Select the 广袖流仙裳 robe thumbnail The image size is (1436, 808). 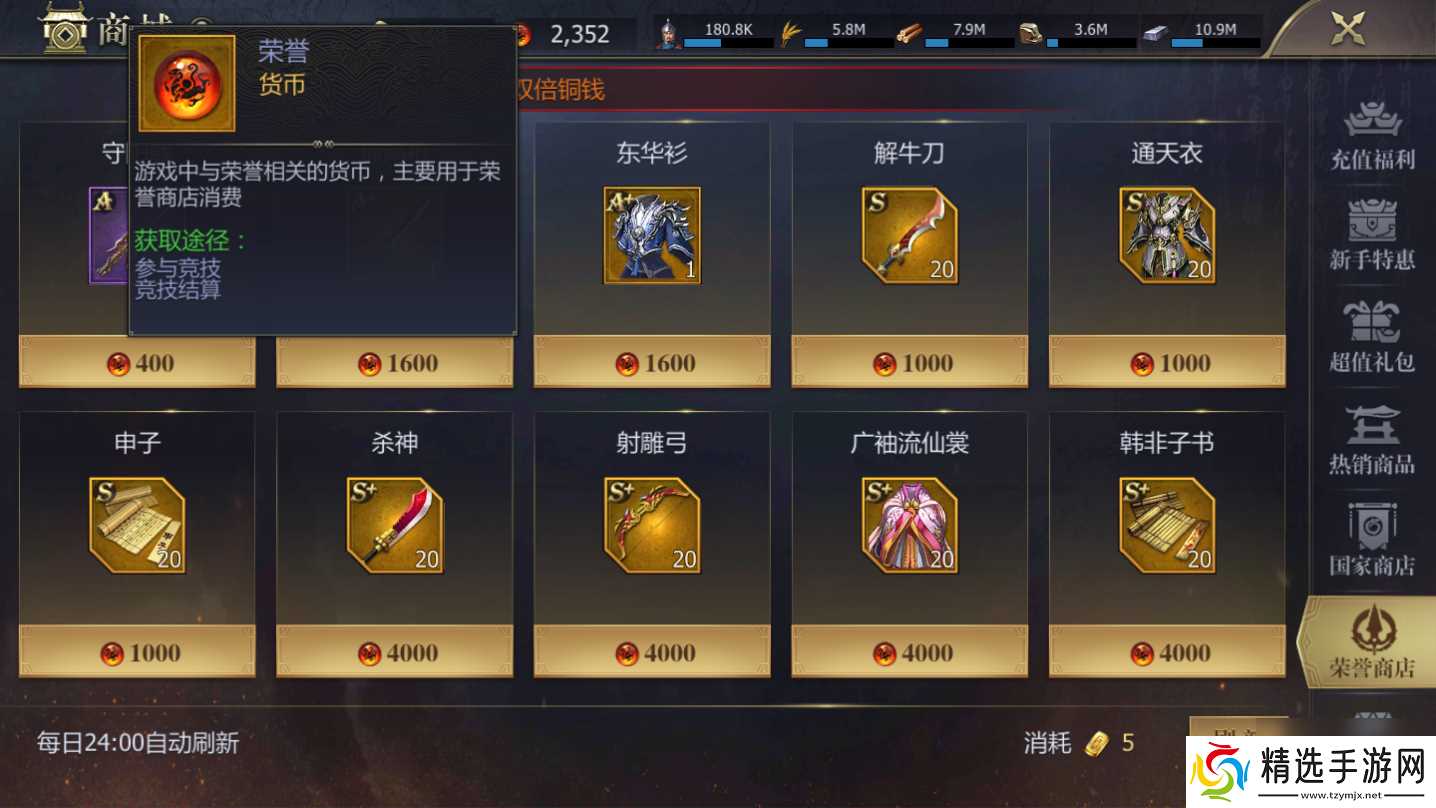tap(909, 523)
